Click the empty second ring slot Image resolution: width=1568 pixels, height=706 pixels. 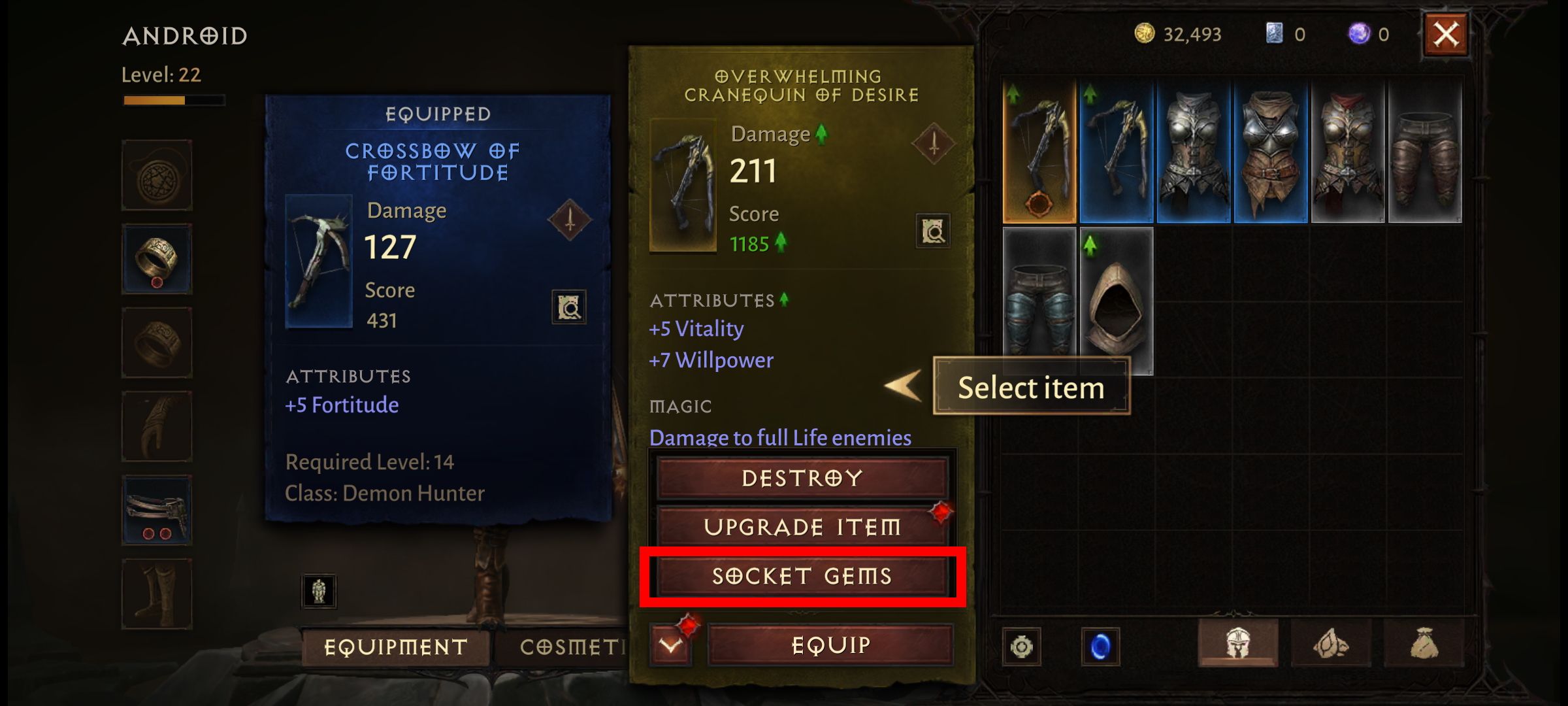pos(157,342)
